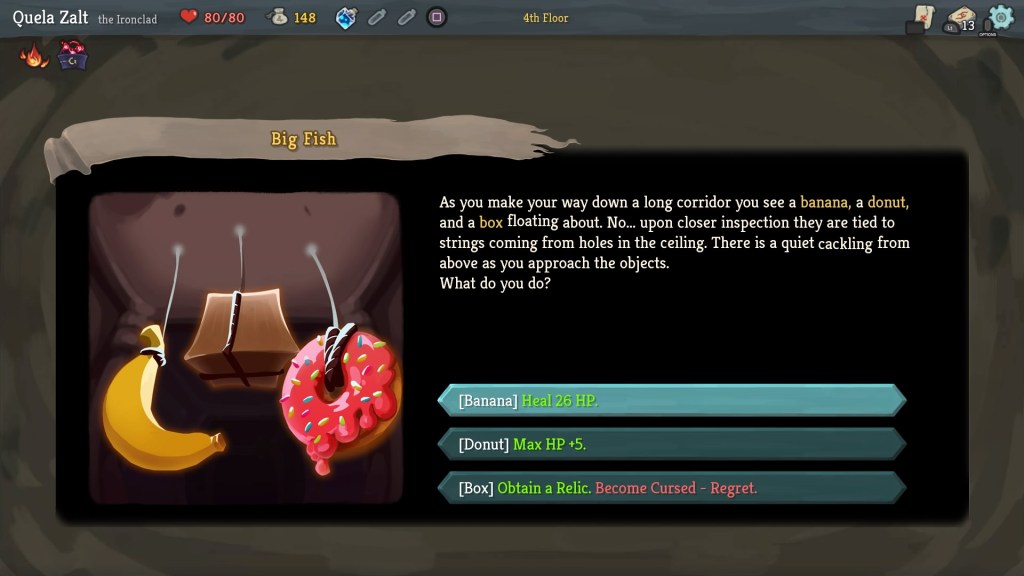Inspect the Burning Blood flame relic
The width and height of the screenshot is (1024, 576).
[x=34, y=56]
